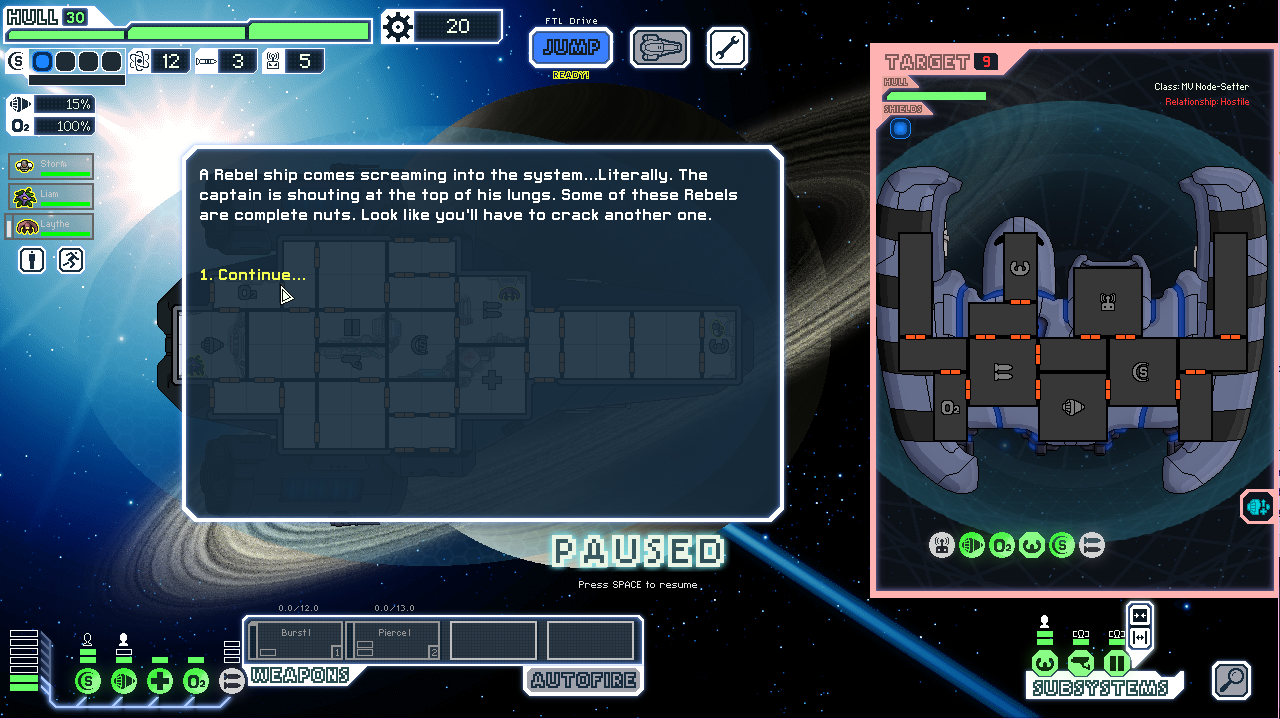Select the Pierce I weapon slot
1280x719 pixels.
[392, 640]
